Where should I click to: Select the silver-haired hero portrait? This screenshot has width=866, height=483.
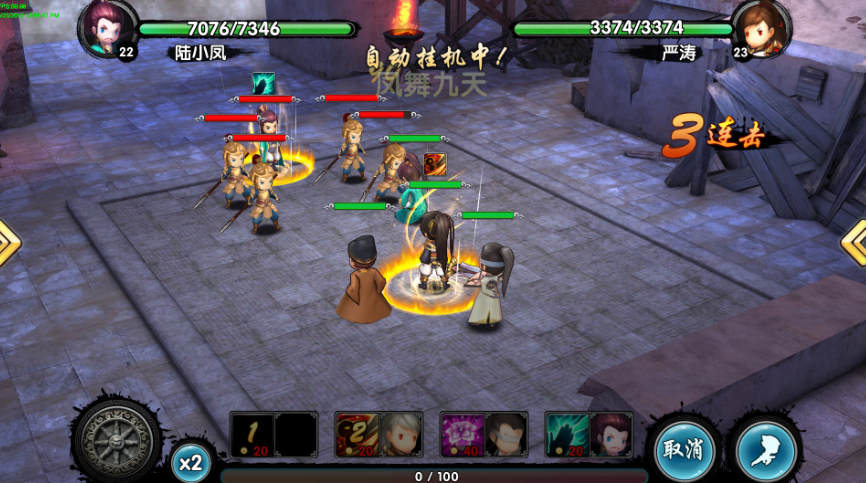[401, 435]
